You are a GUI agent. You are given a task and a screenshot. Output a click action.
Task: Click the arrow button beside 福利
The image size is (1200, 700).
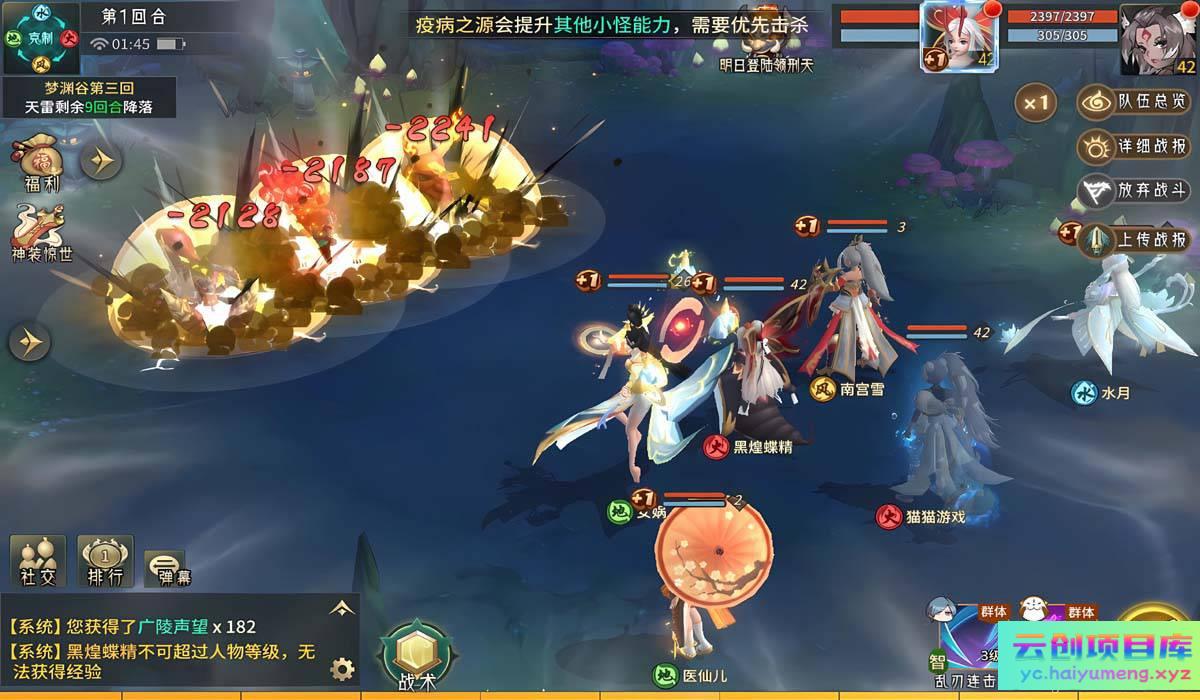click(101, 160)
